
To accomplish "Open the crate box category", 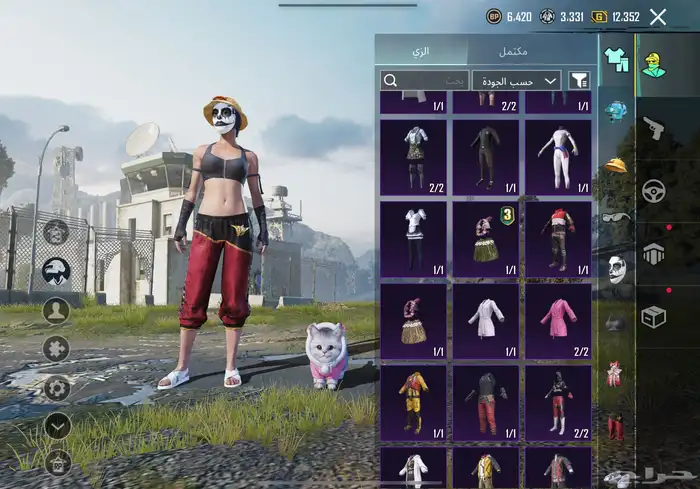I will click(x=654, y=316).
